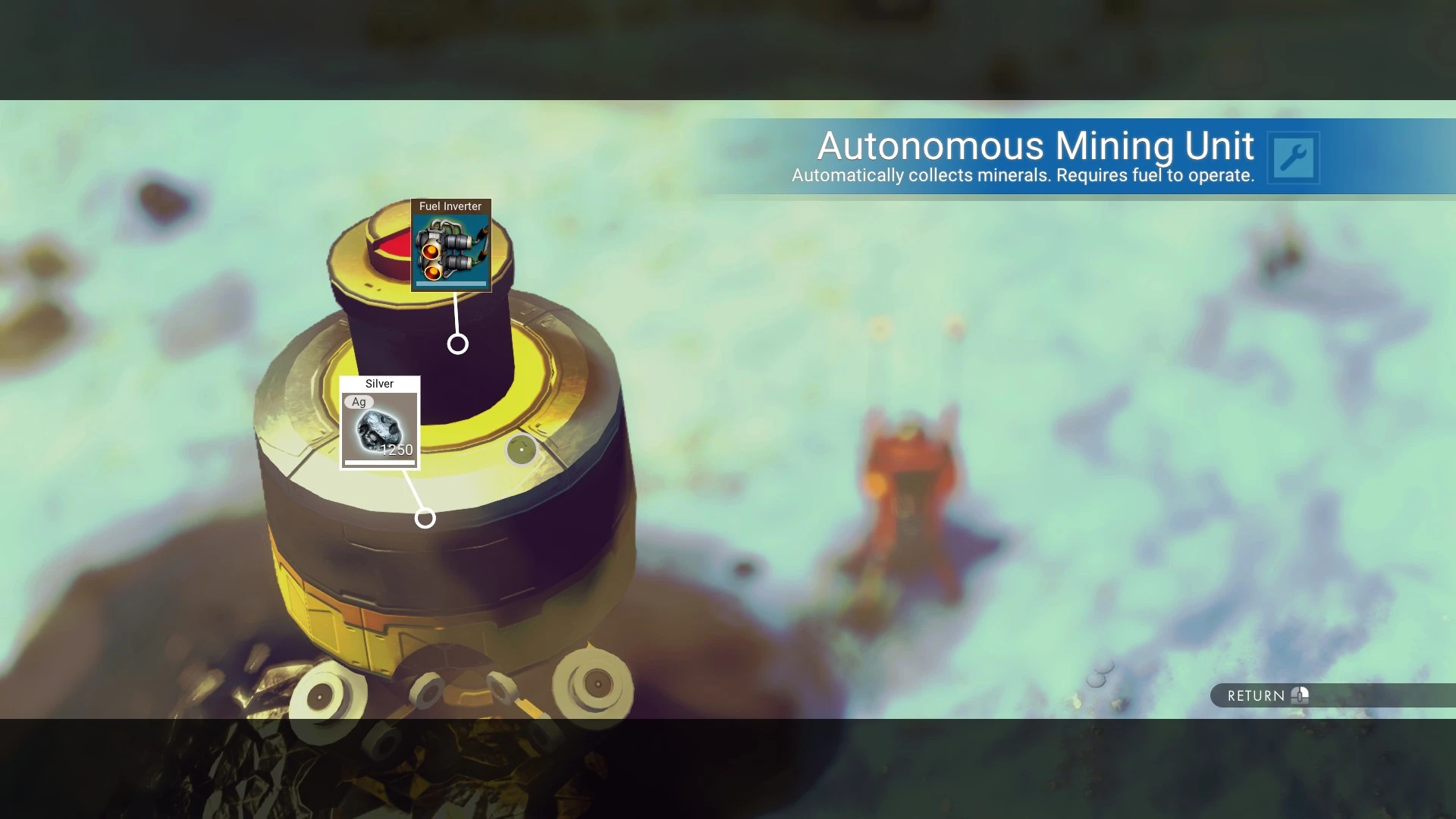Select the Fuel Inverter label tab

click(450, 206)
